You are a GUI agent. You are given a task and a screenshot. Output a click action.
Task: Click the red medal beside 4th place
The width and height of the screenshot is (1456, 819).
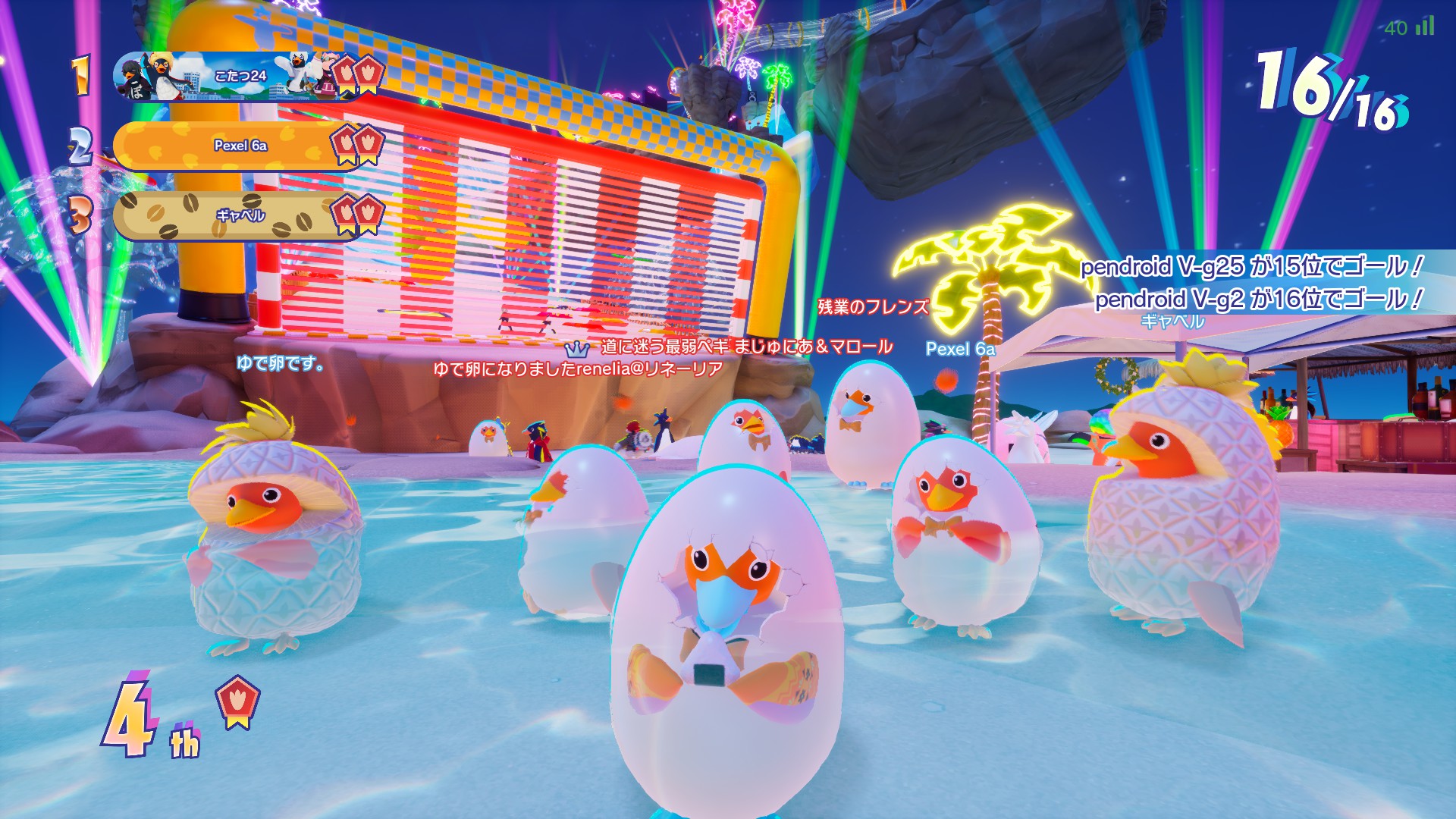point(238,701)
